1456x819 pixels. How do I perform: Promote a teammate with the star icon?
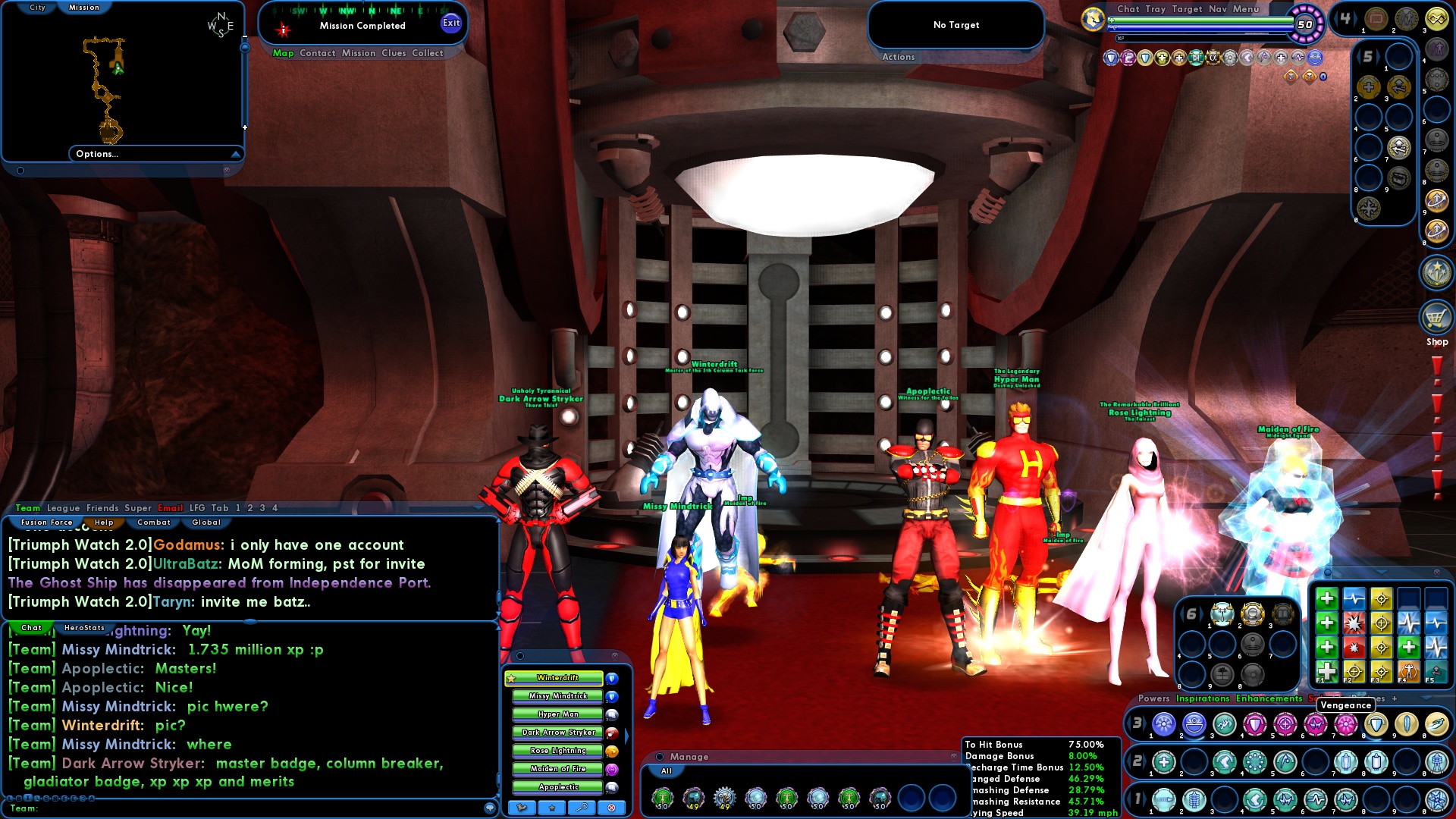[x=551, y=808]
